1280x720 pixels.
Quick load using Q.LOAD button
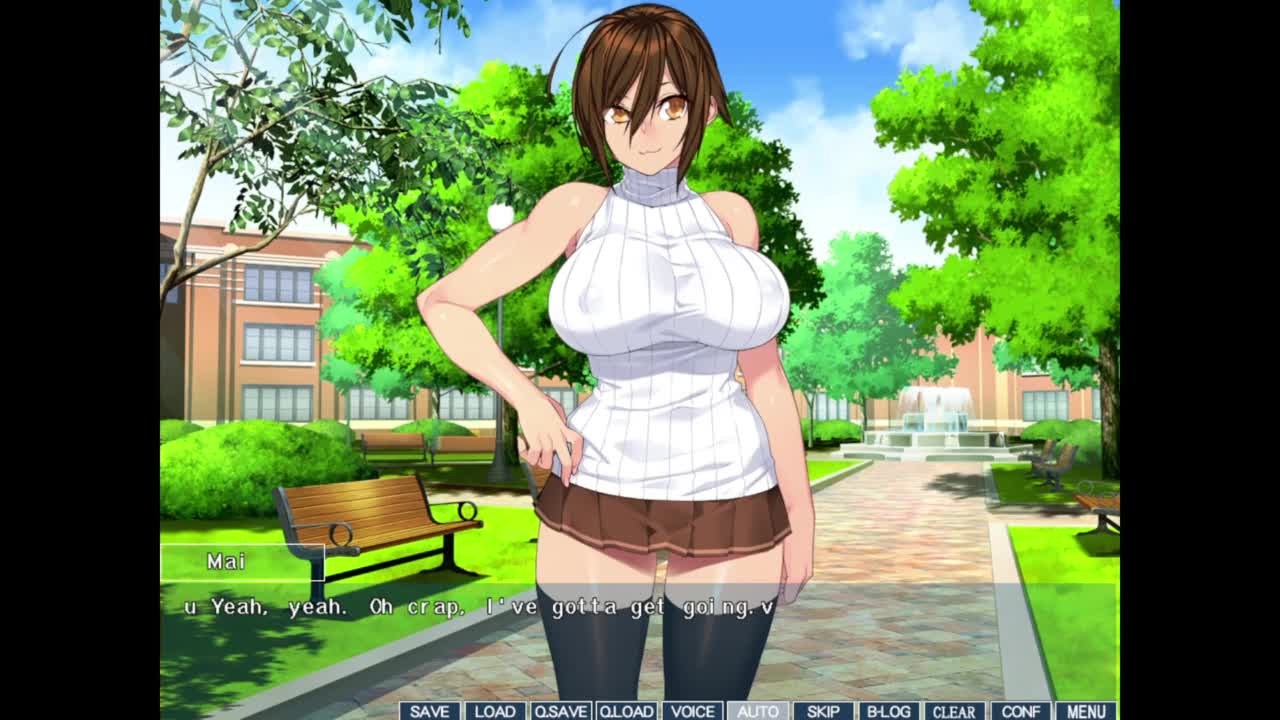[626, 711]
